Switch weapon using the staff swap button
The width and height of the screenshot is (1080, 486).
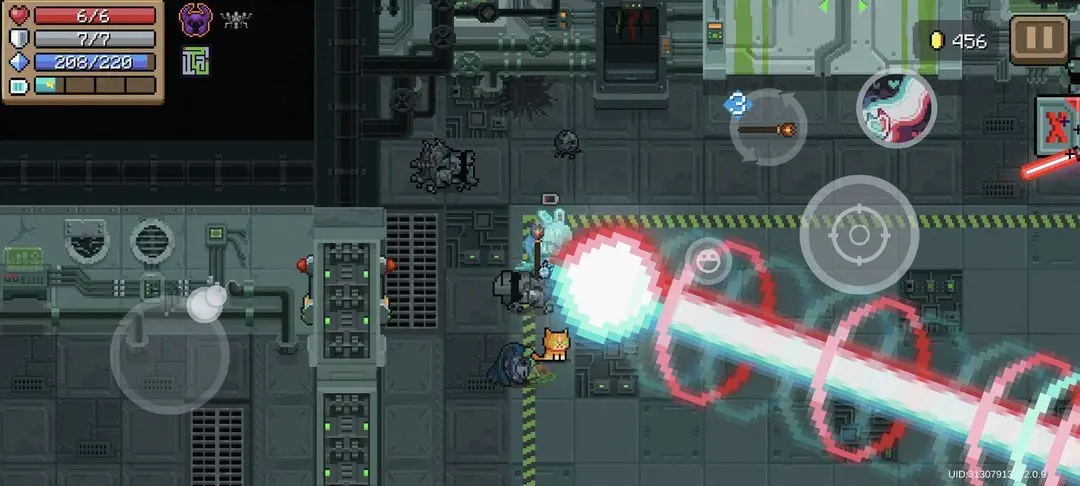point(767,128)
